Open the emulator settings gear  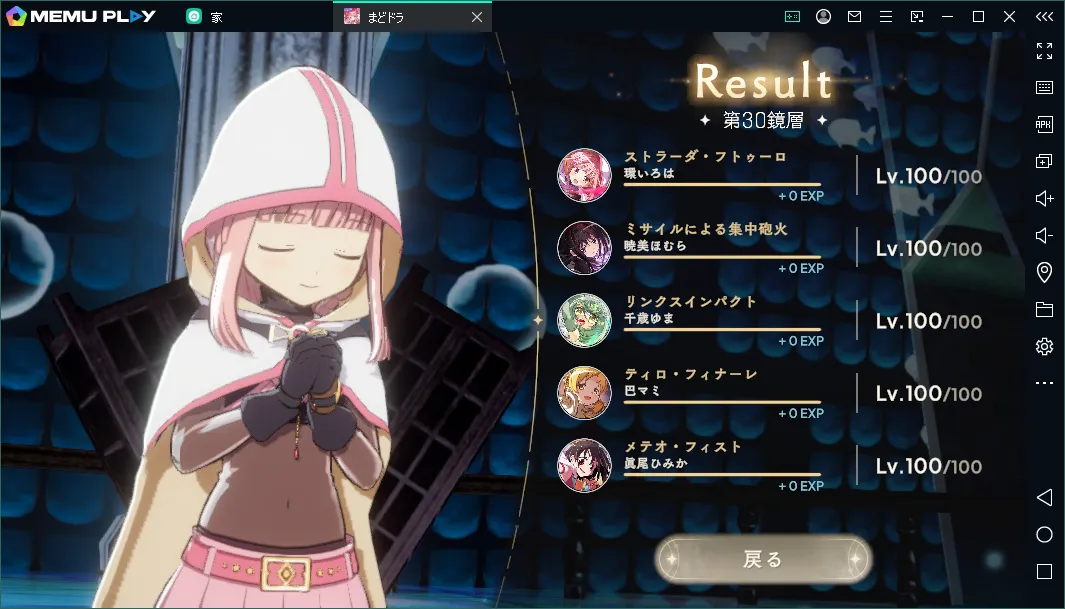[x=1044, y=346]
